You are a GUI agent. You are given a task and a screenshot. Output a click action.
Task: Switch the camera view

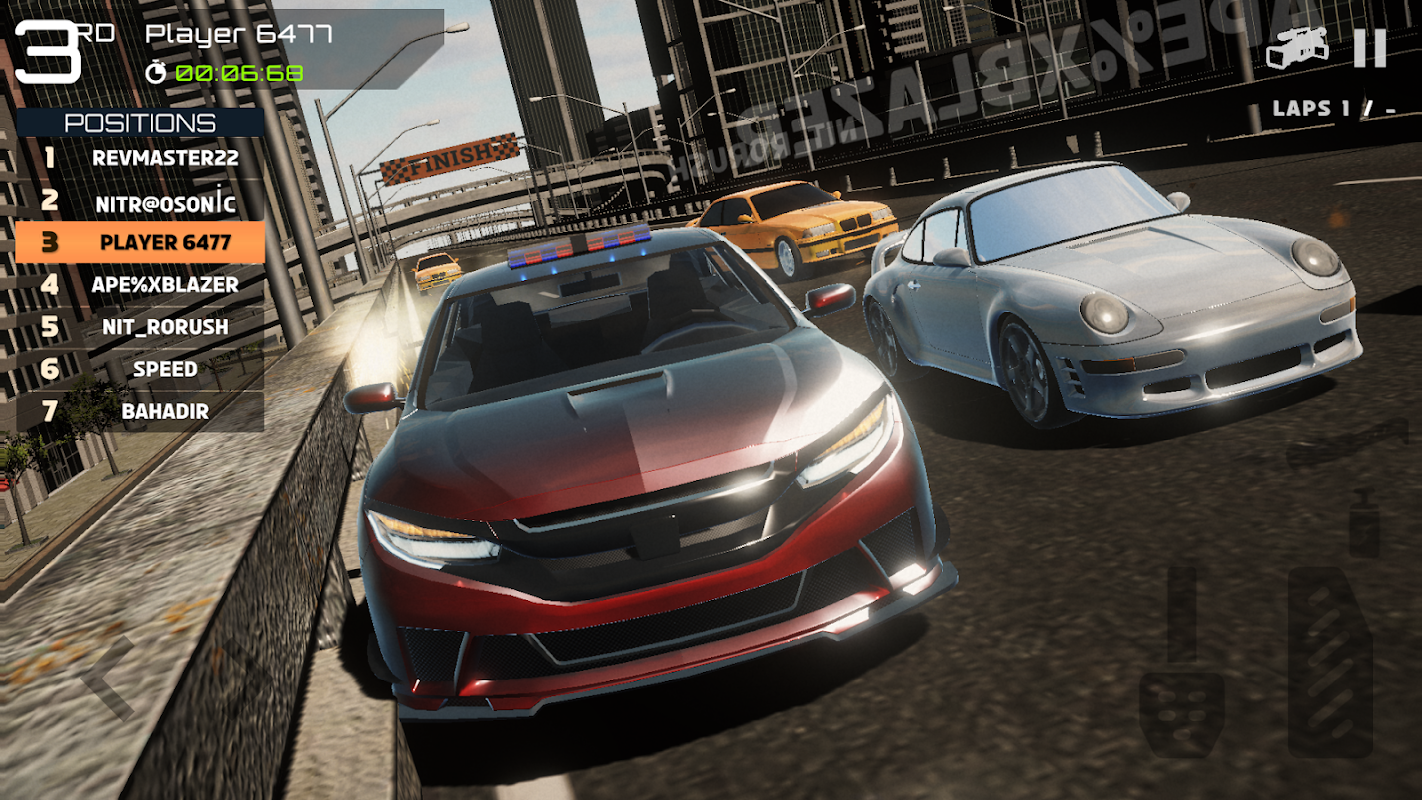(x=1297, y=48)
